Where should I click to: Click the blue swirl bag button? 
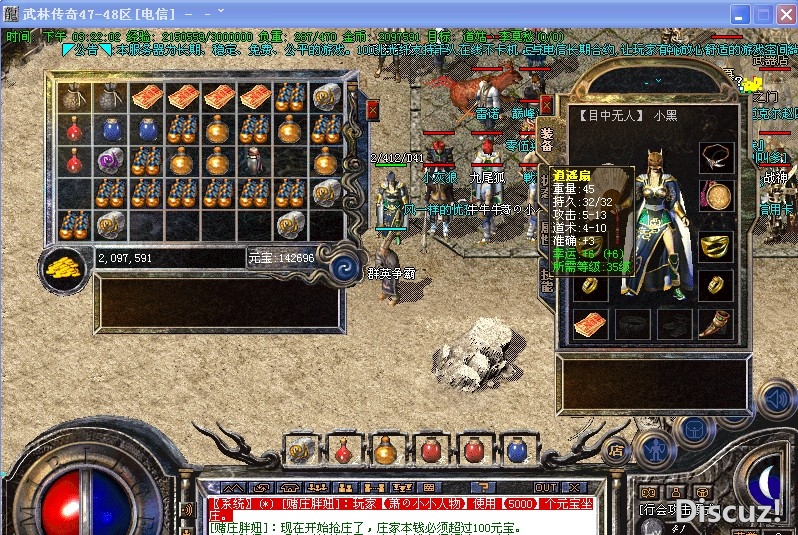344,266
